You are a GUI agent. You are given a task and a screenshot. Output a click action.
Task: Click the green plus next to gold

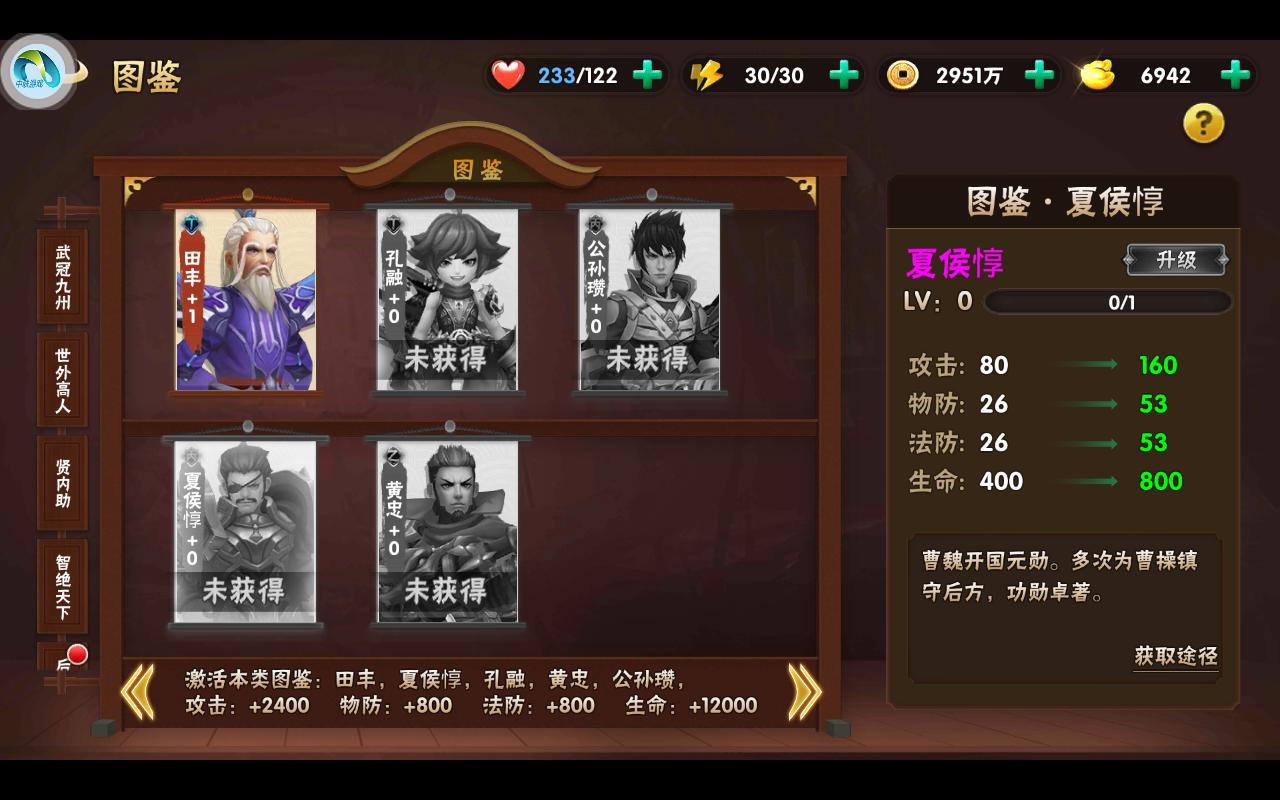click(x=1235, y=73)
